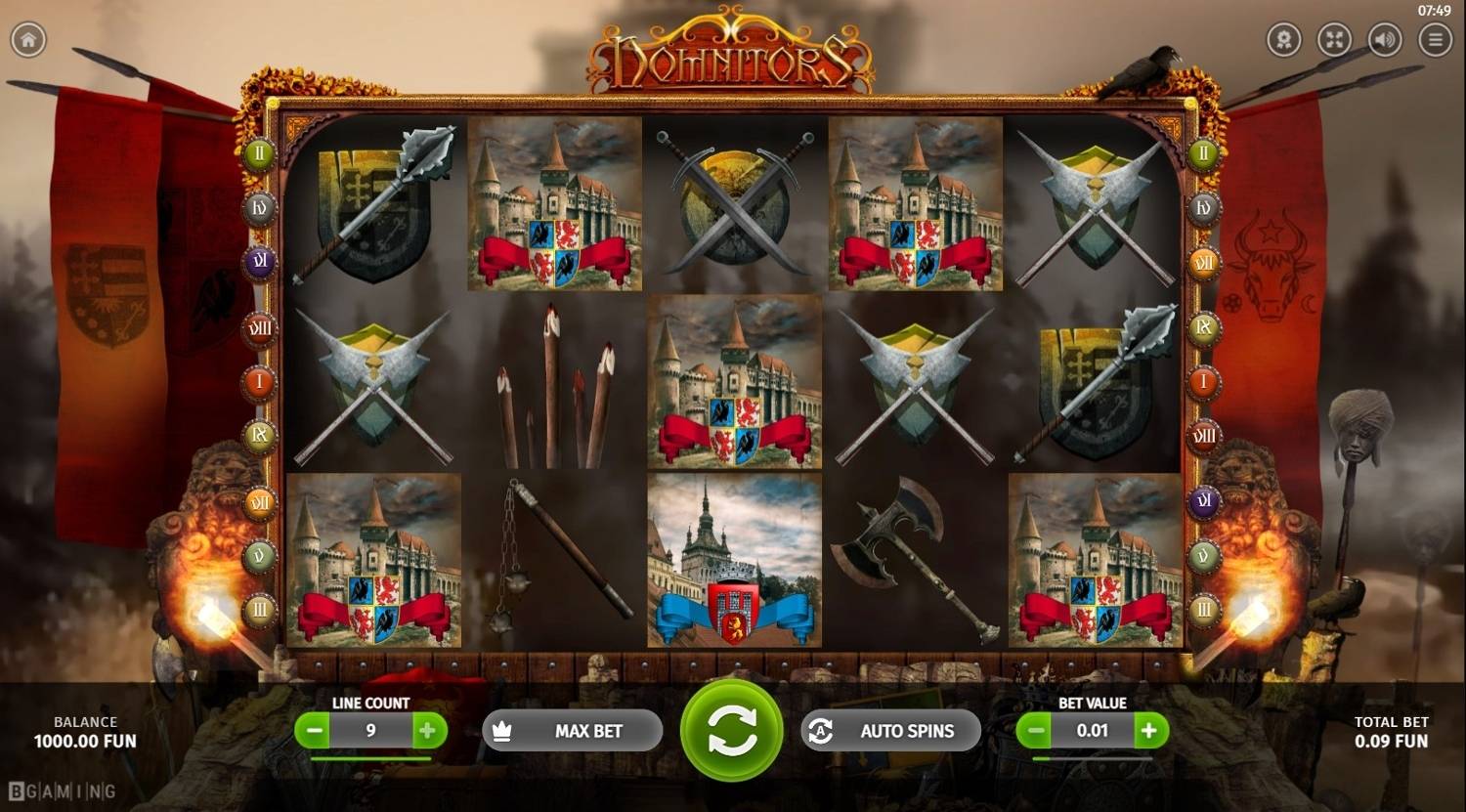This screenshot has width=1466, height=812.
Task: Click the green Spin icon
Action: 734,730
